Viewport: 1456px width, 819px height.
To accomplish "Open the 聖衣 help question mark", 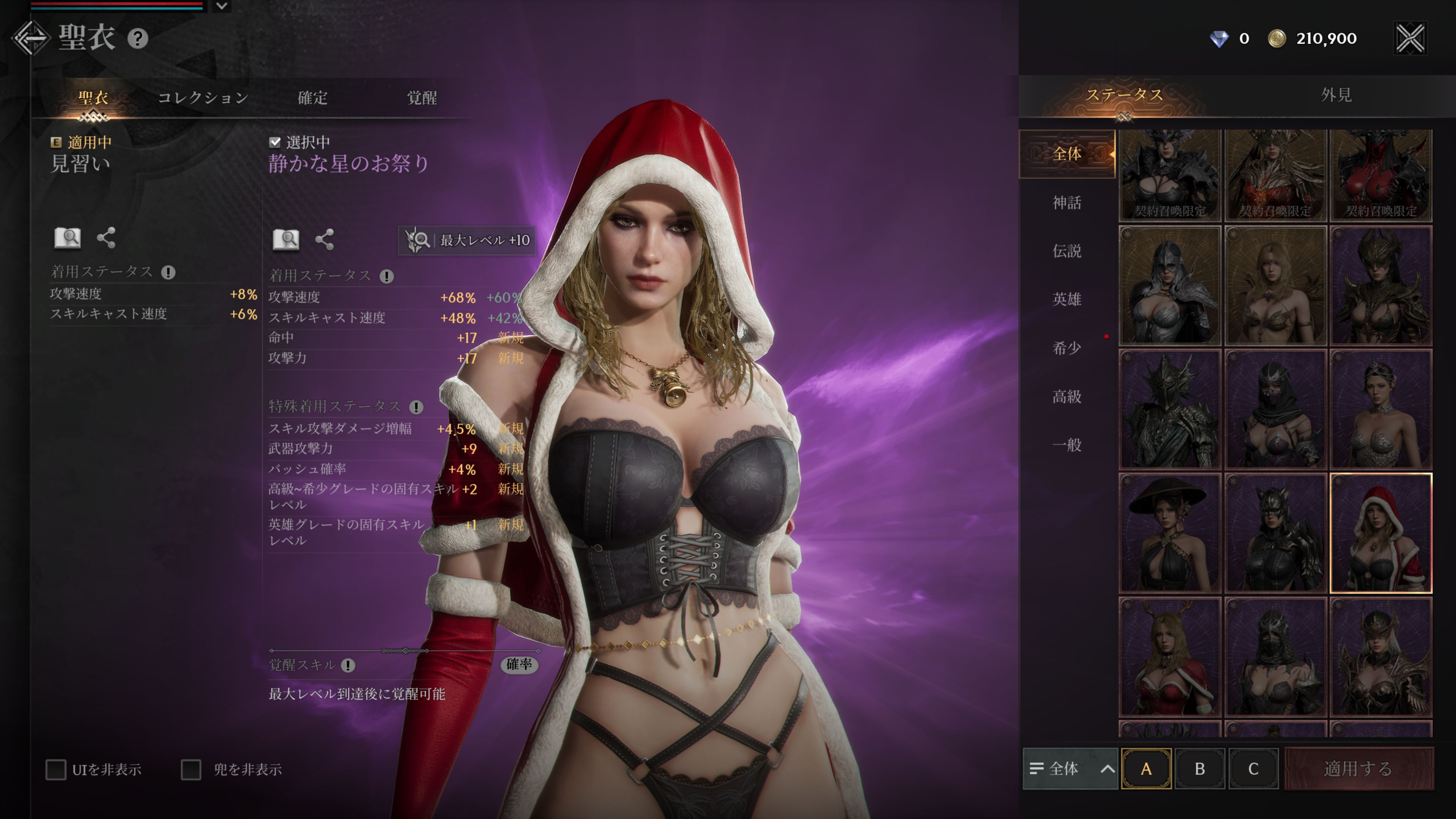I will (x=137, y=38).
